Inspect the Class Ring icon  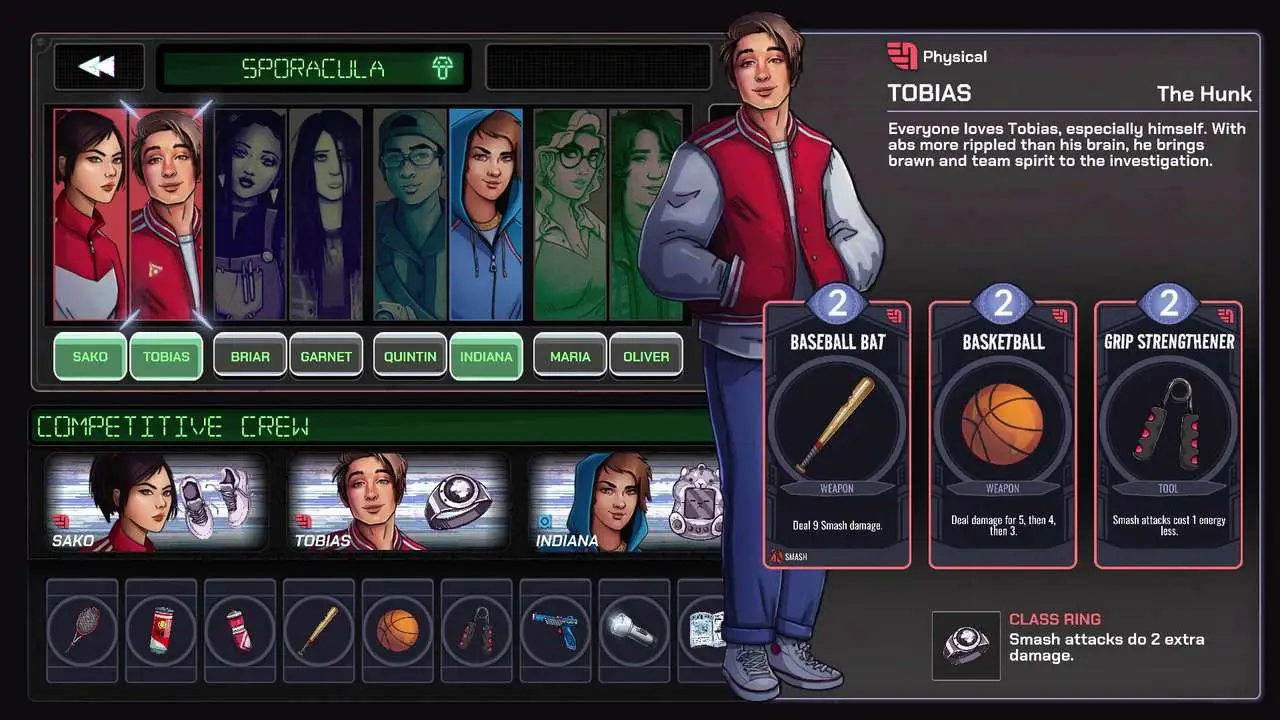pos(966,646)
